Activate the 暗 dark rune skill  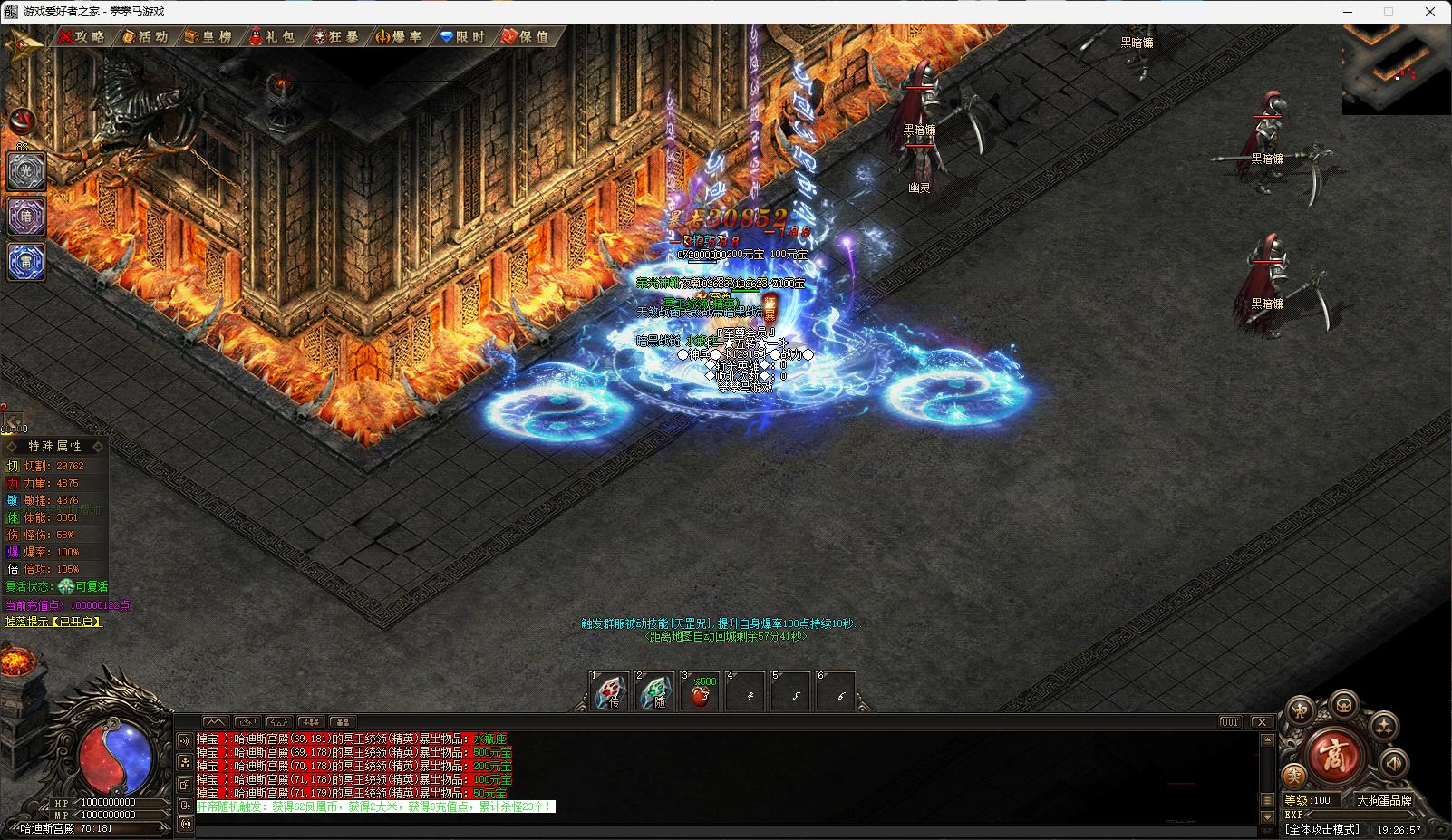pos(26,217)
